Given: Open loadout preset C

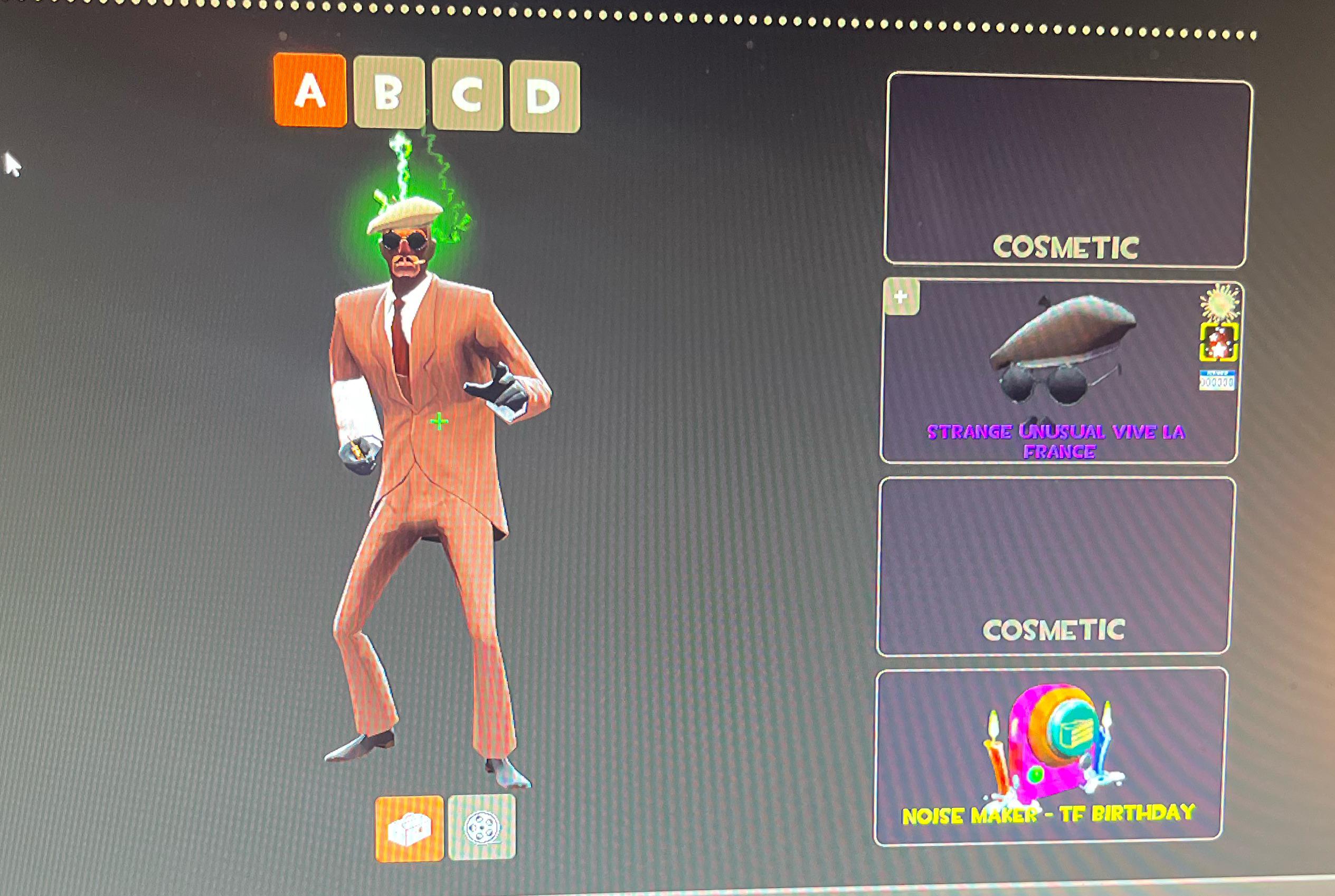Looking at the screenshot, I should (x=469, y=91).
